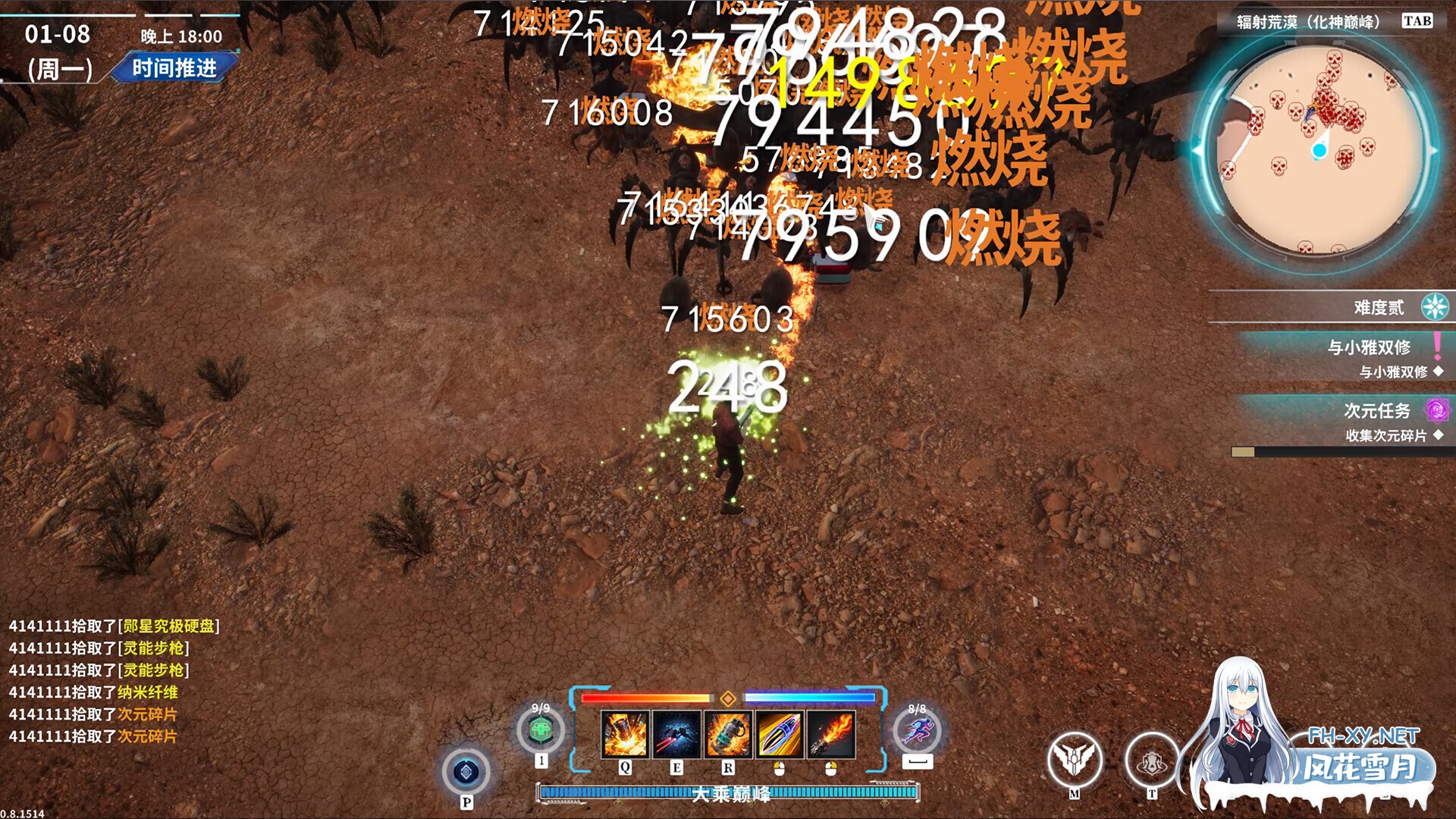
Task: Fire the flamethrower skill icon
Action: pyautogui.click(x=831, y=734)
